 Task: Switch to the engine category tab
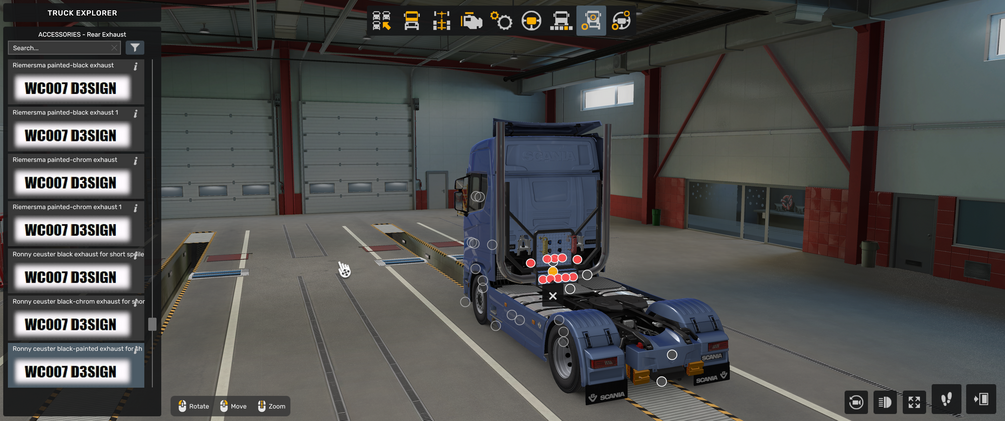[x=472, y=20]
